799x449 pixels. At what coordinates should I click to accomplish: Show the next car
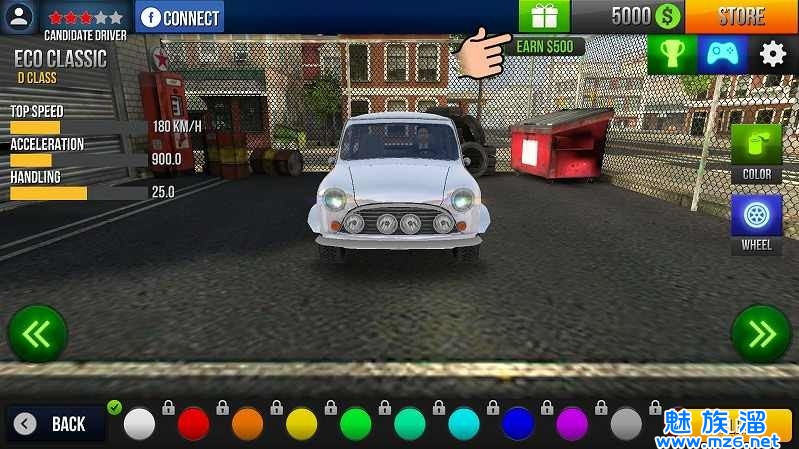coord(761,334)
